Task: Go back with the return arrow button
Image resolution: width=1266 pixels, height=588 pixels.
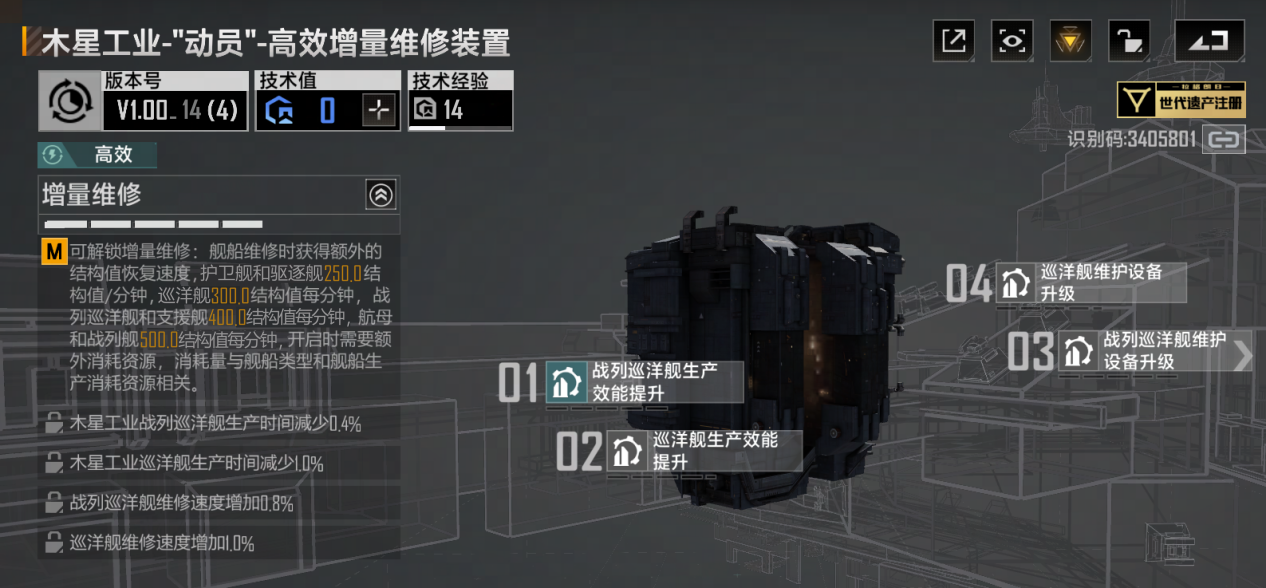Action: pos(1210,41)
